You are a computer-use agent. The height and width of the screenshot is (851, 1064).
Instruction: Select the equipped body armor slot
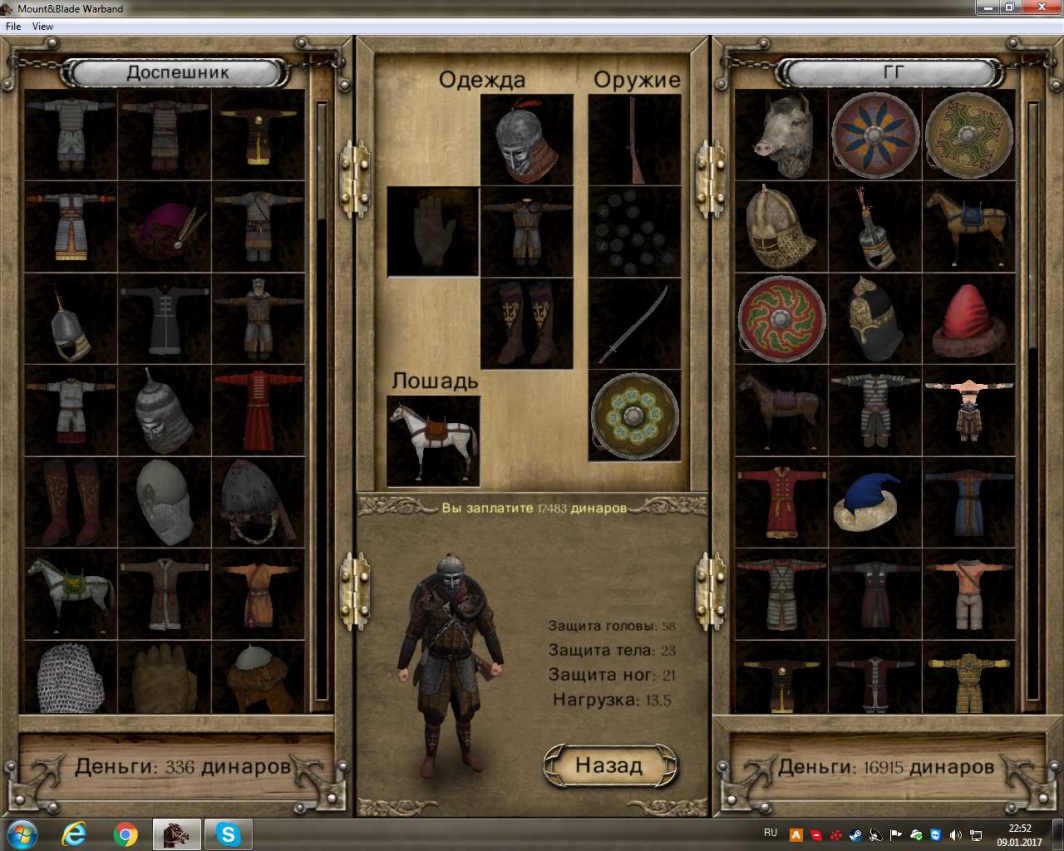pos(526,232)
